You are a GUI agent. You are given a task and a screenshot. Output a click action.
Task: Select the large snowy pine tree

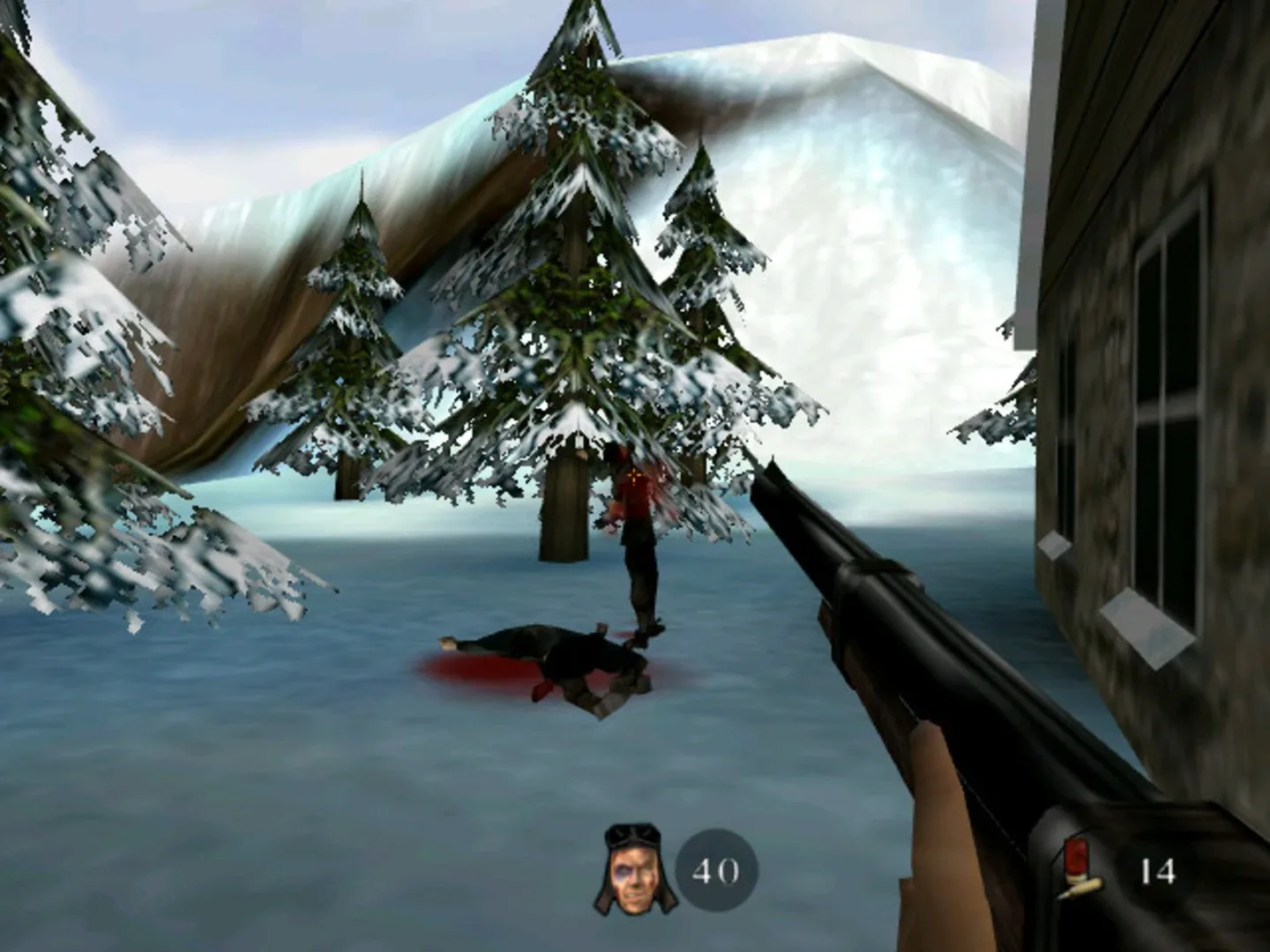(582, 309)
